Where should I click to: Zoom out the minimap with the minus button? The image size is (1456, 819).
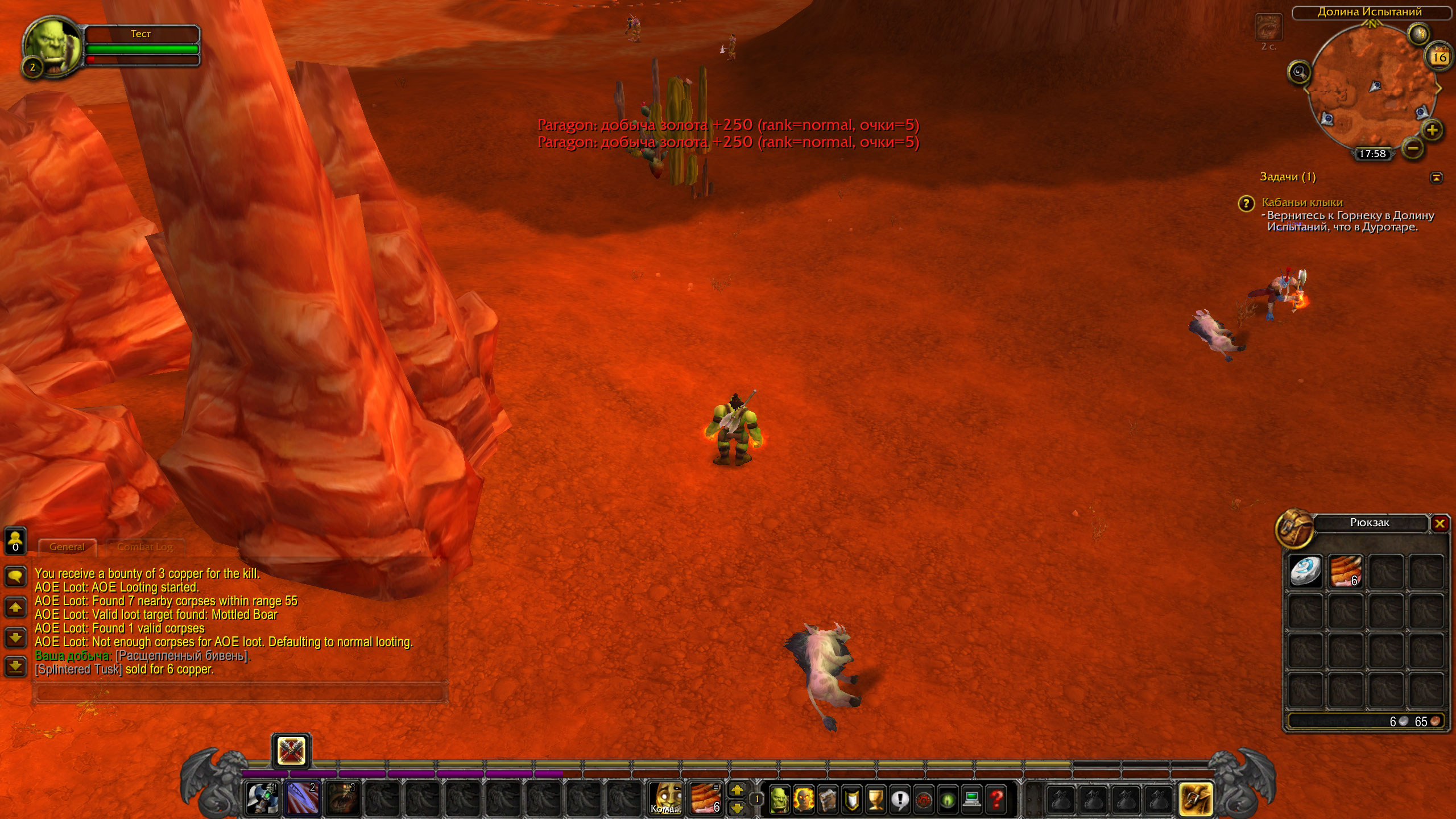click(x=1413, y=149)
